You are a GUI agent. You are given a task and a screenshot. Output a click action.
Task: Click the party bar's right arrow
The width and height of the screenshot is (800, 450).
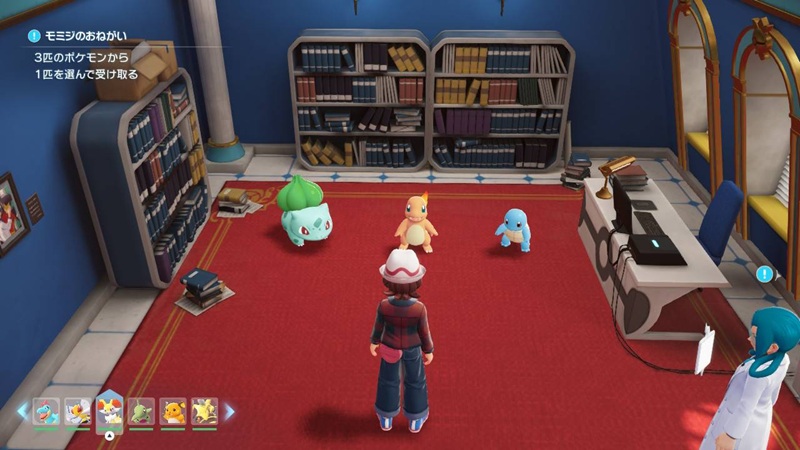point(229,411)
